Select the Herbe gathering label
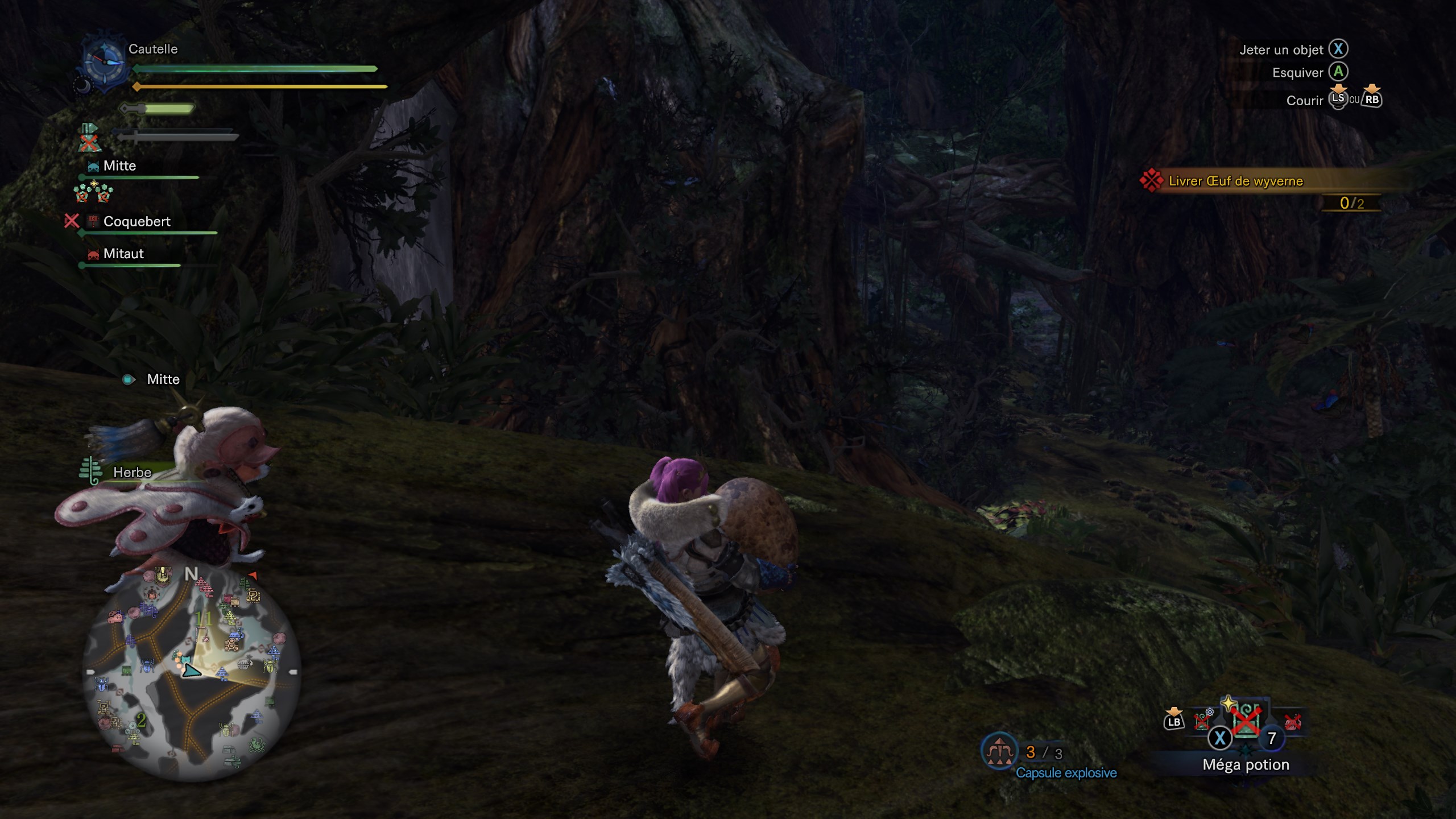1456x819 pixels. pyautogui.click(x=132, y=472)
